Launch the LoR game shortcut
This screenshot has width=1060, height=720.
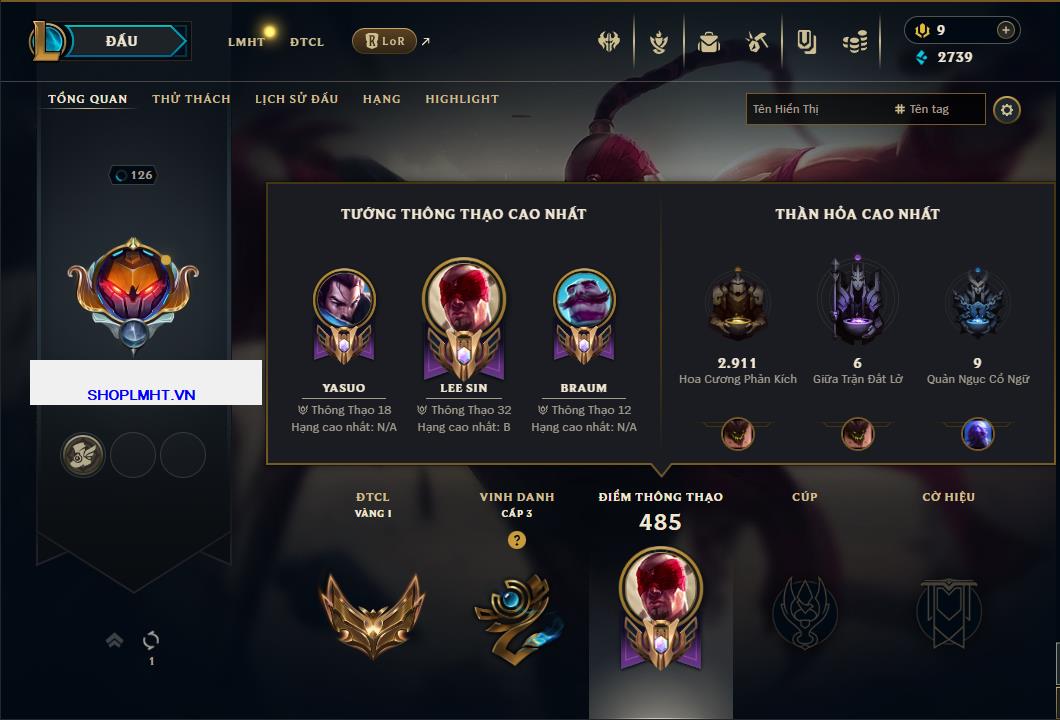coord(385,41)
